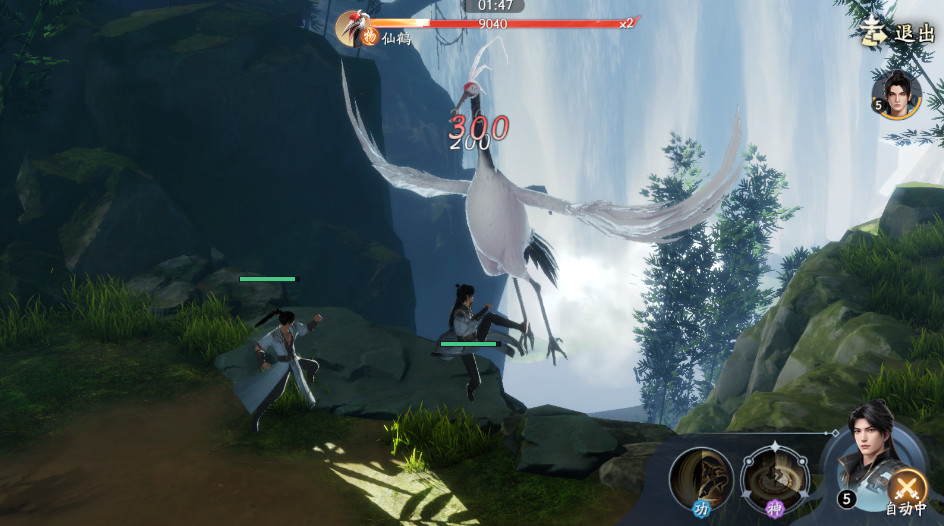Screen dimensions: 944x526
Task: Select the 仙鹤 crane boss portrait
Action: (354, 27)
